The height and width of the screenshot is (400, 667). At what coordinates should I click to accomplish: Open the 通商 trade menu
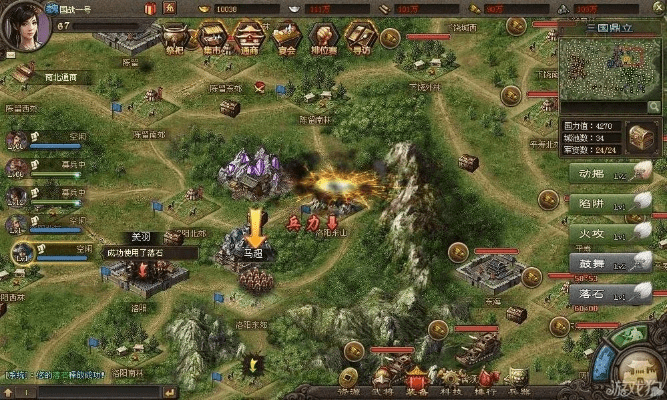(x=250, y=37)
